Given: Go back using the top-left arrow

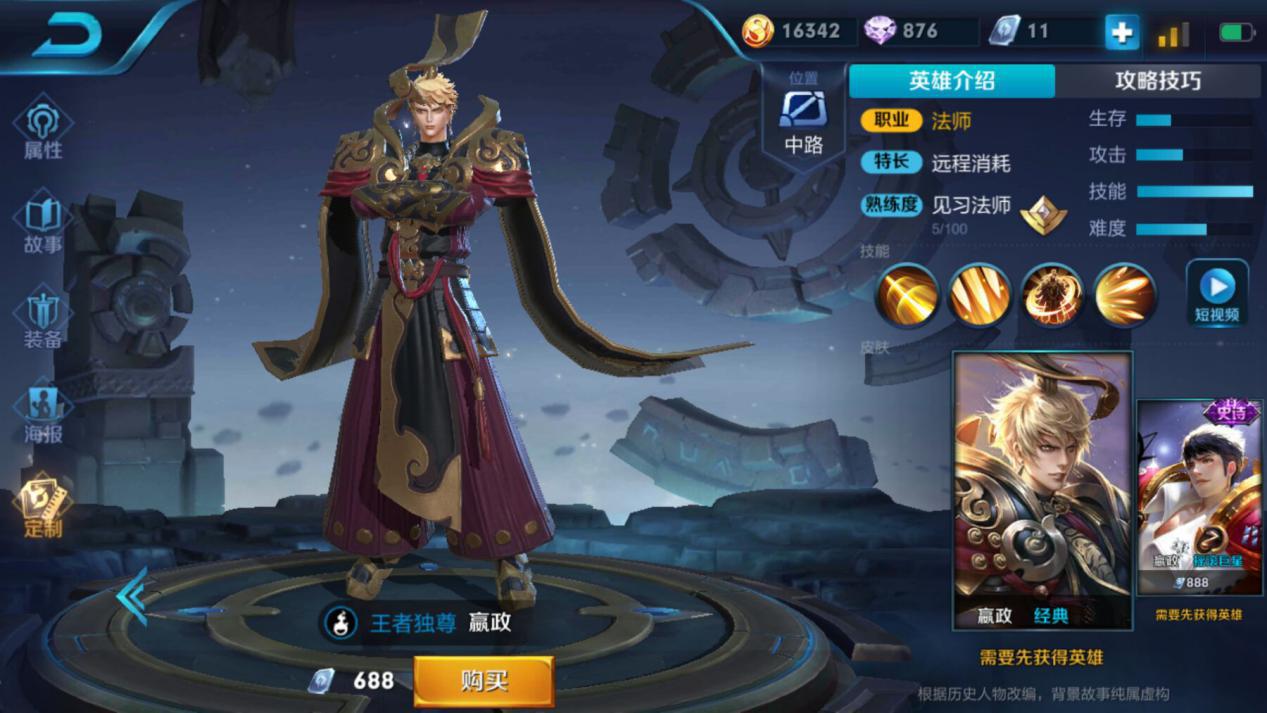Looking at the screenshot, I should pos(68,37).
